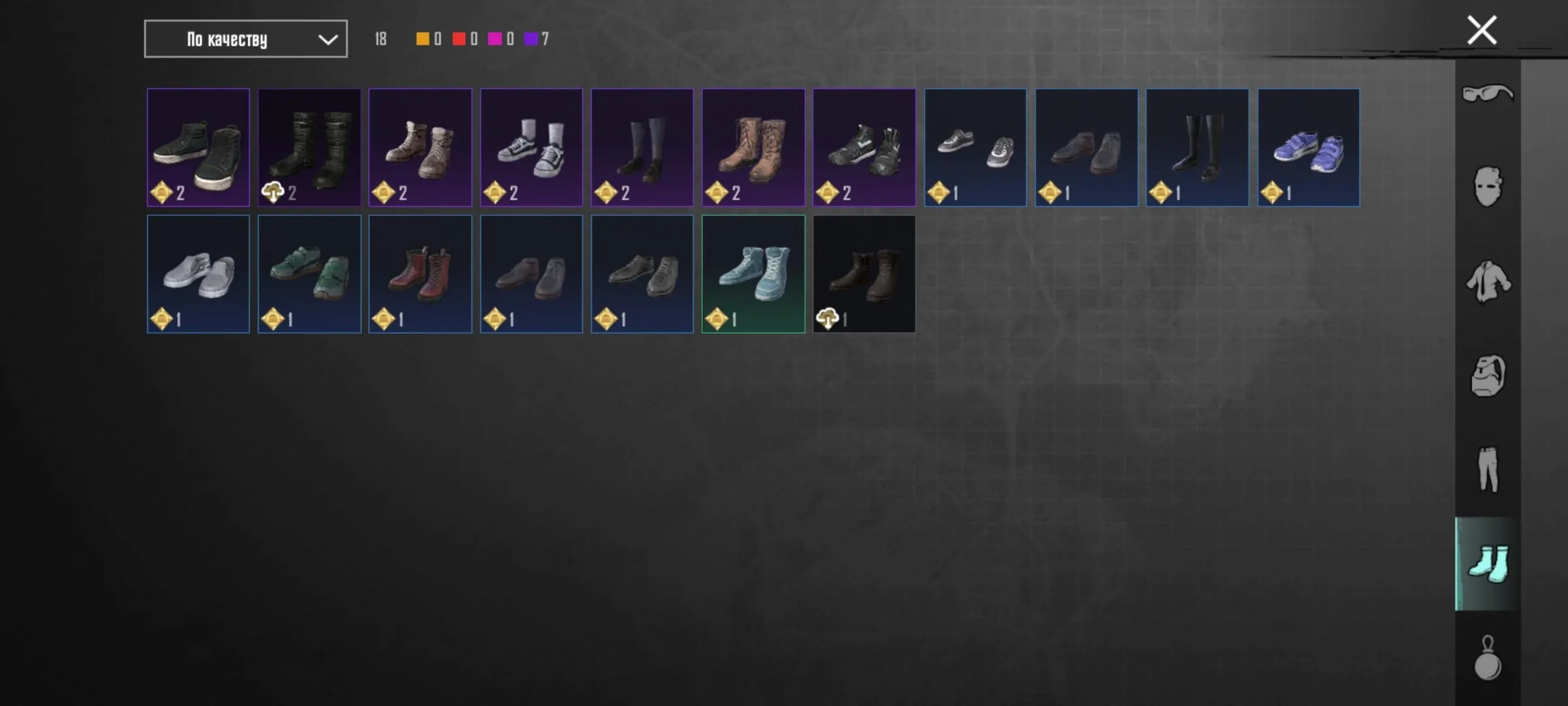
Task: Select the red lace-up boots
Action: coord(420,273)
